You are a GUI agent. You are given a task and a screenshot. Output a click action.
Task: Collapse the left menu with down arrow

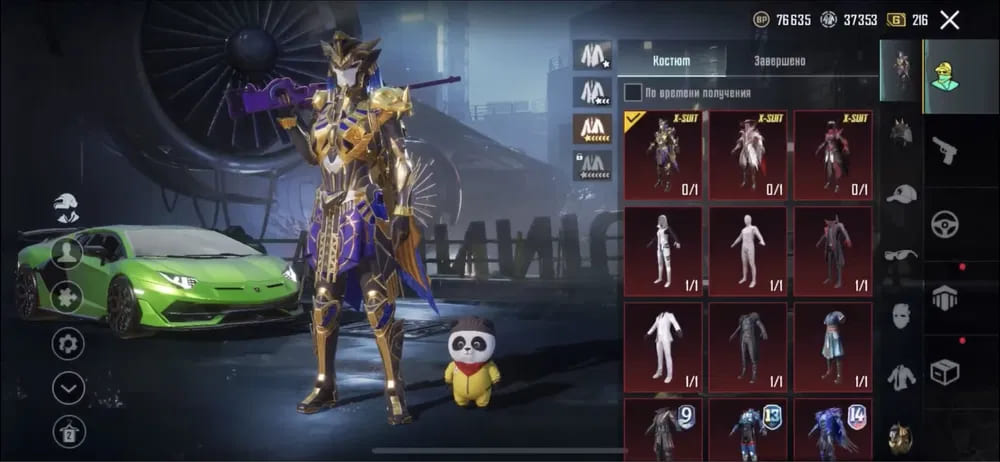68,387
